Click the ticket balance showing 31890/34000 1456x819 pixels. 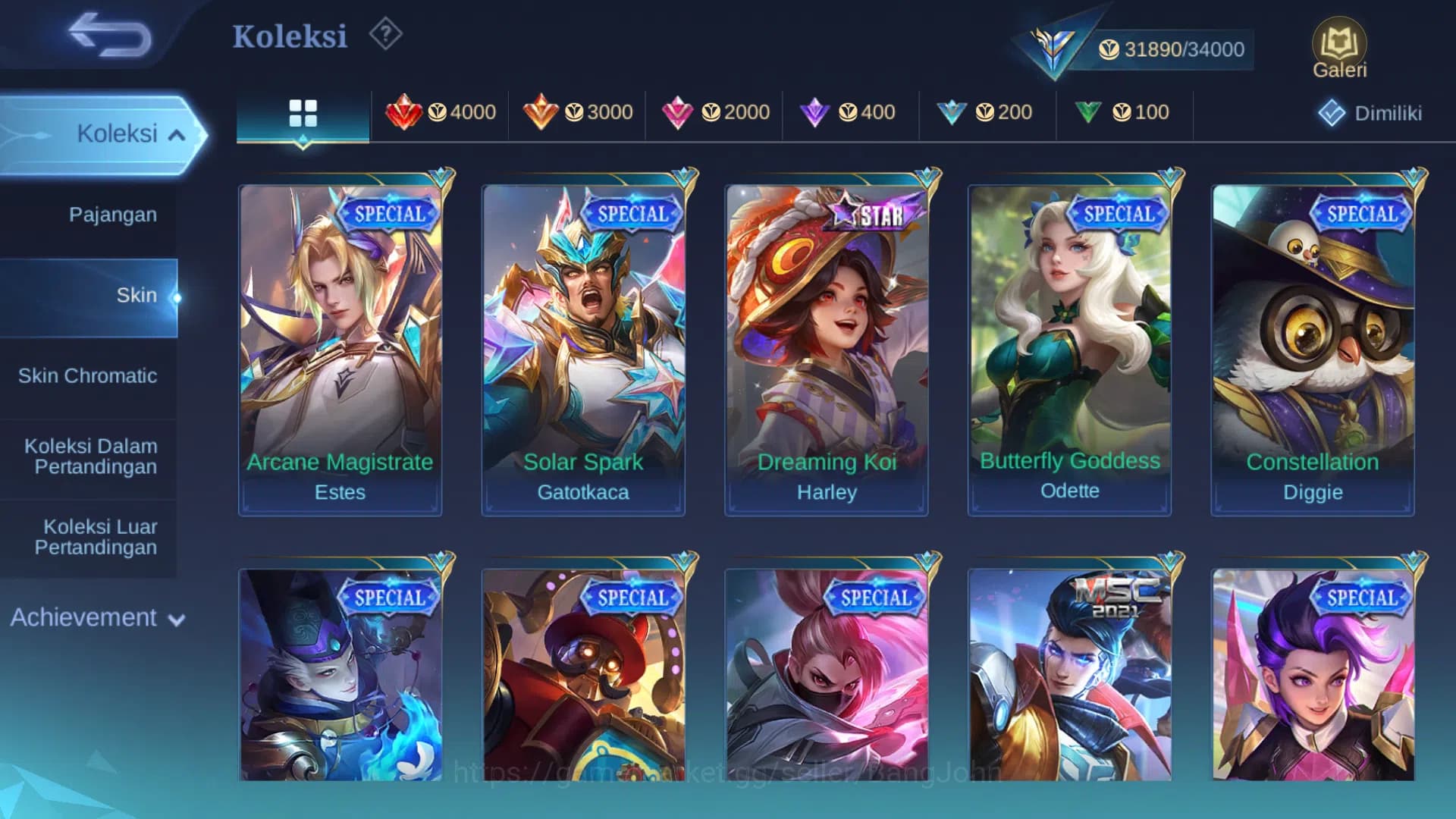pyautogui.click(x=1172, y=49)
